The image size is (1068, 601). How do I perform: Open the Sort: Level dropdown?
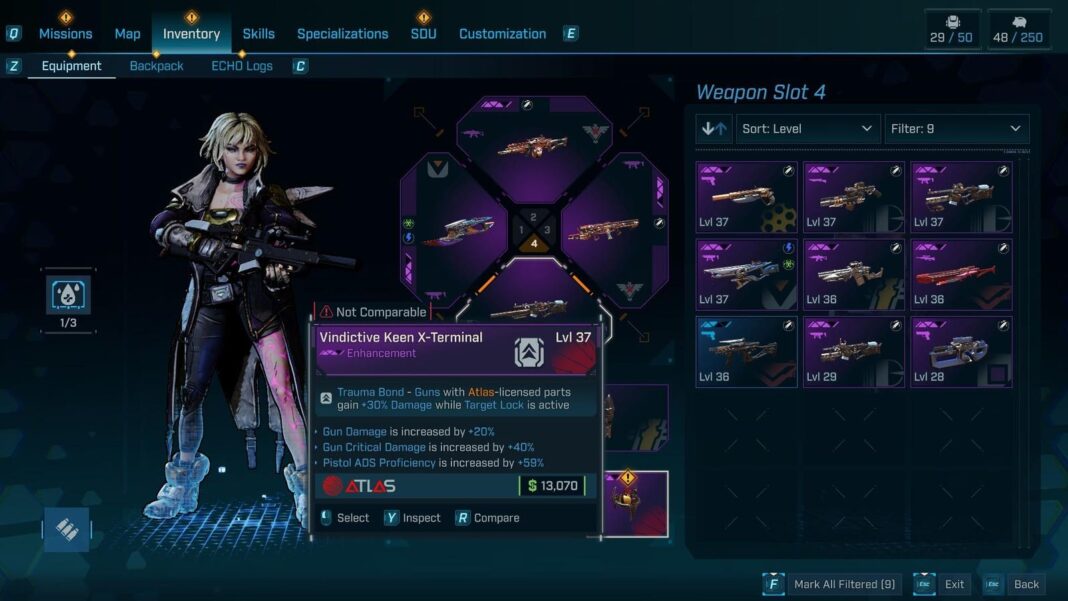click(x=807, y=129)
